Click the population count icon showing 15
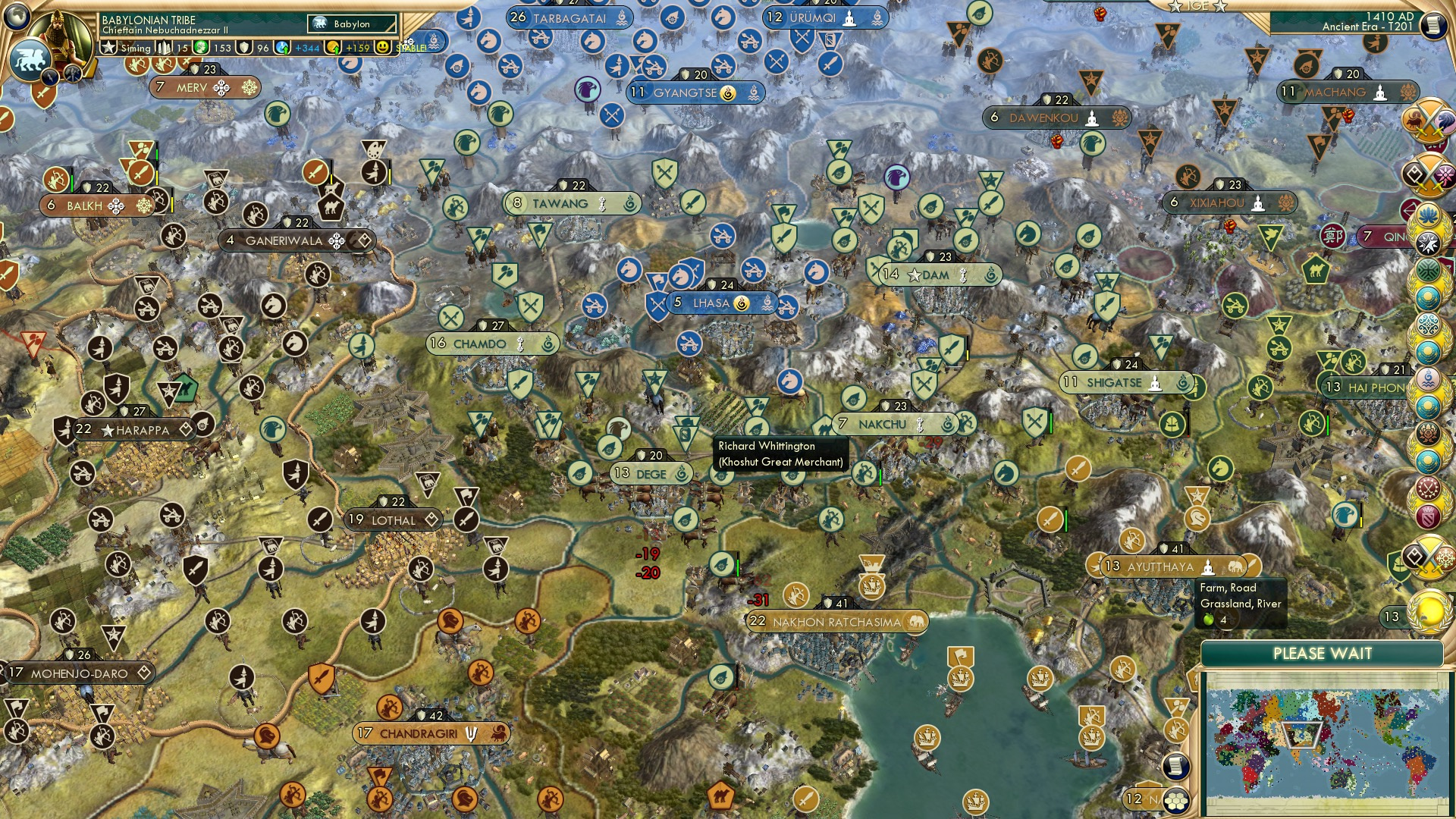This screenshot has width=1456, height=819. point(165,47)
